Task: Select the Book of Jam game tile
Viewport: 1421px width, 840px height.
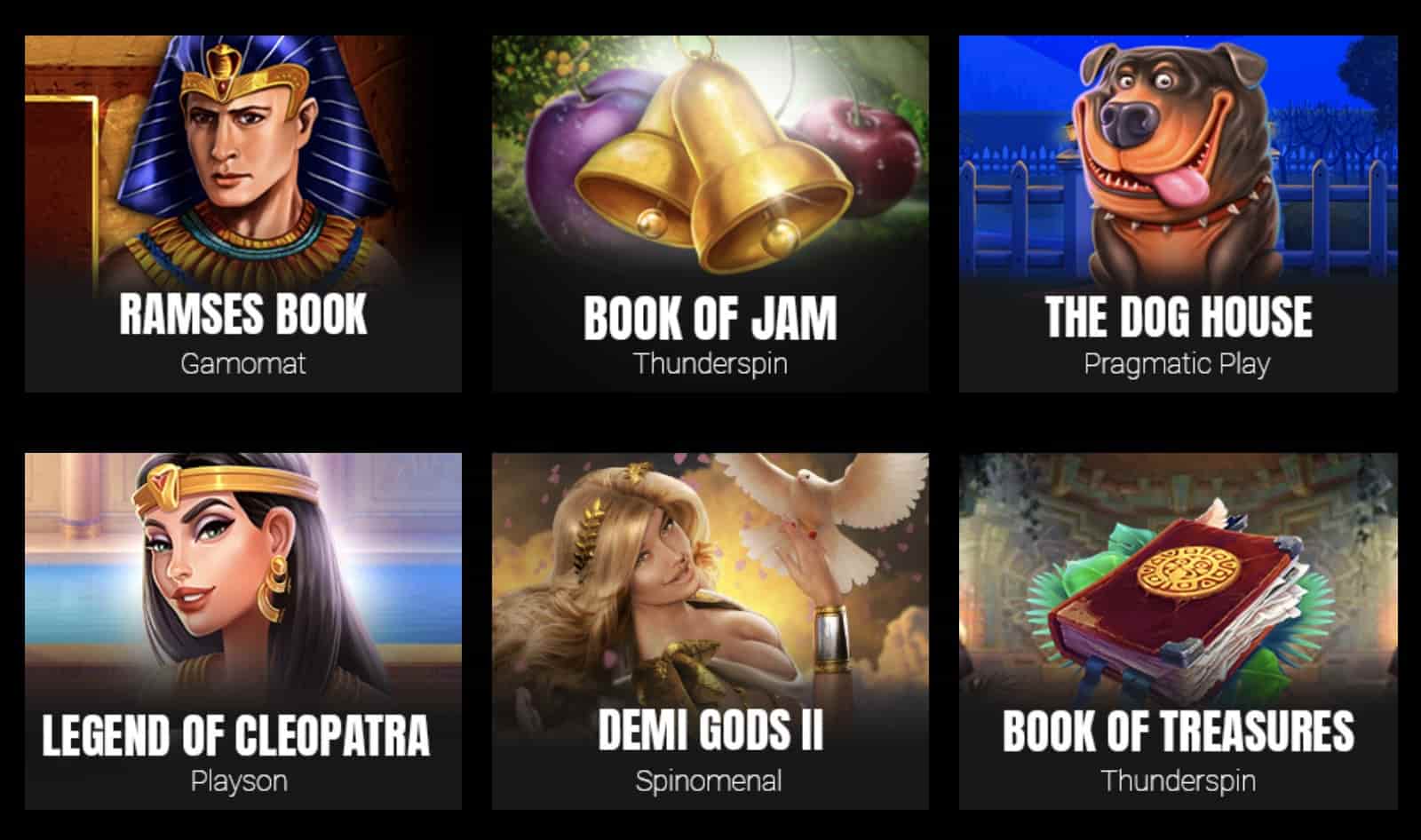Action: click(x=710, y=213)
